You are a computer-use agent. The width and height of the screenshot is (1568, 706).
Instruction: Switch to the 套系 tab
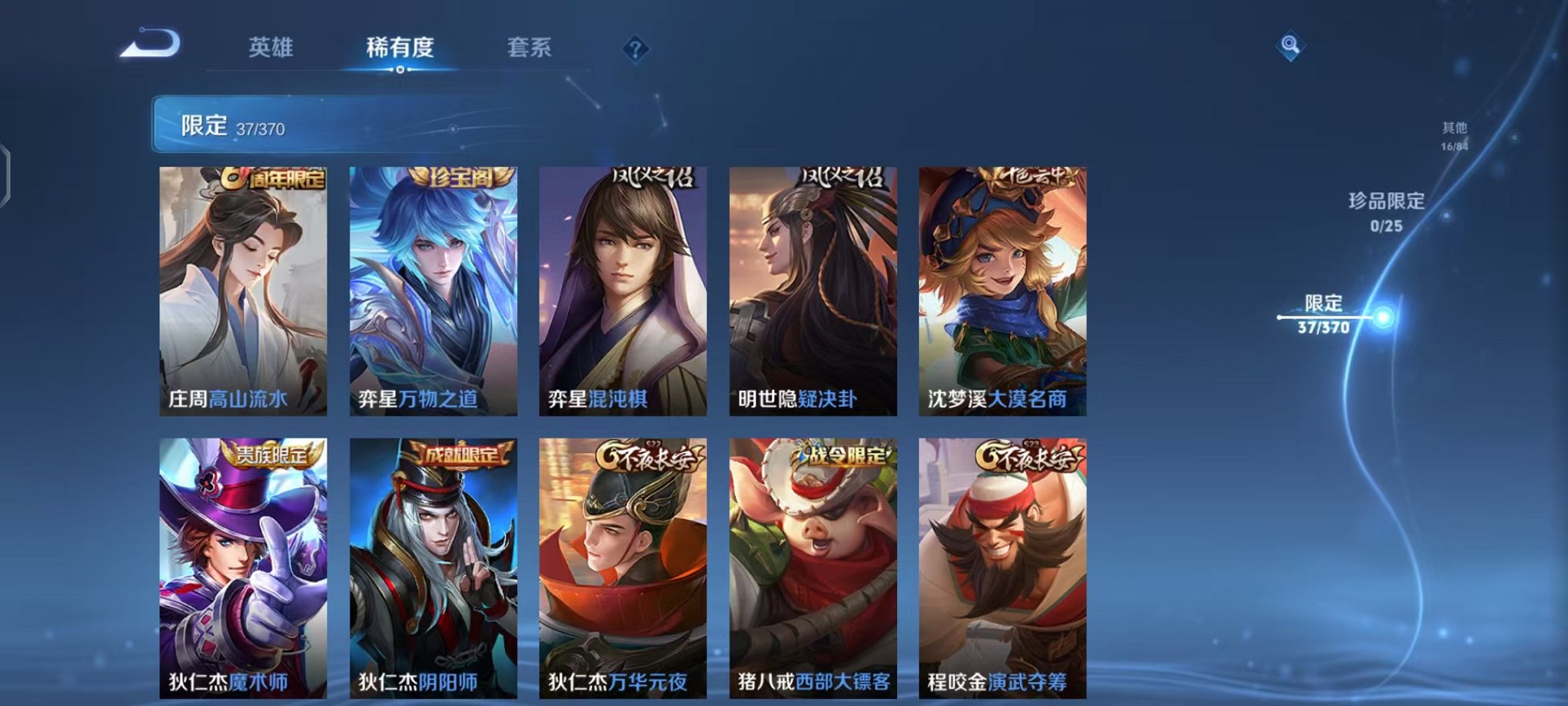coord(537,48)
